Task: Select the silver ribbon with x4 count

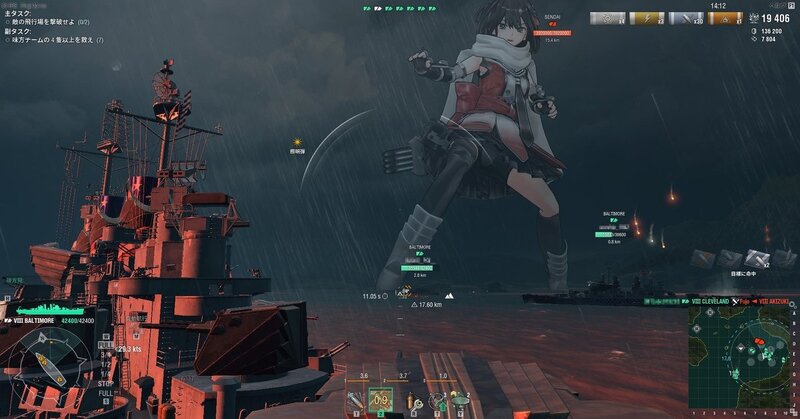Action: tap(607, 18)
